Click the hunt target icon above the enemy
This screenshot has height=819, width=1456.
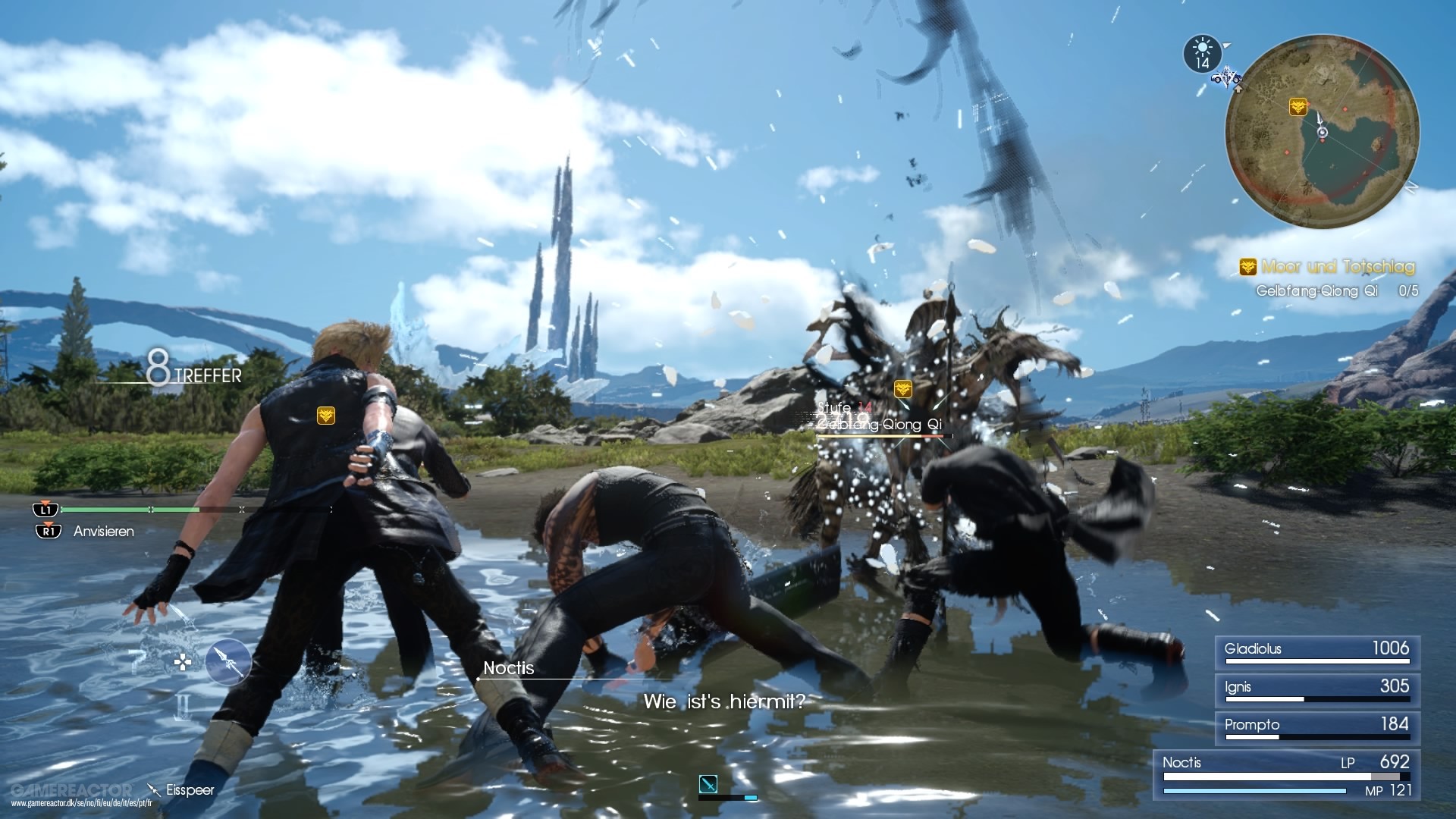click(x=902, y=389)
